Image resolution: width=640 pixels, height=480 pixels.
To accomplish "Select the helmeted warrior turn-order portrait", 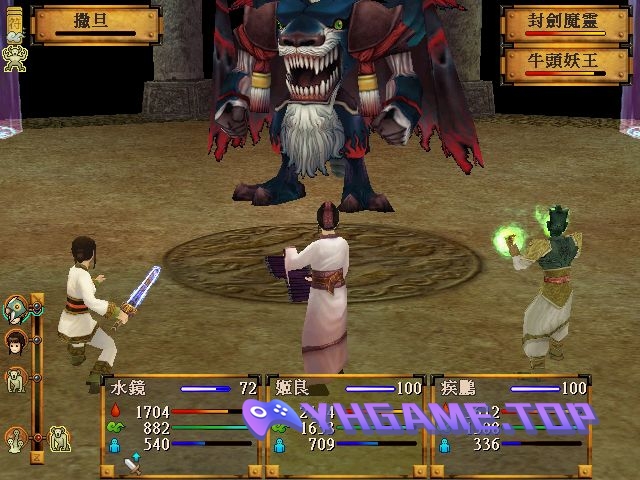I will click(x=16, y=309).
